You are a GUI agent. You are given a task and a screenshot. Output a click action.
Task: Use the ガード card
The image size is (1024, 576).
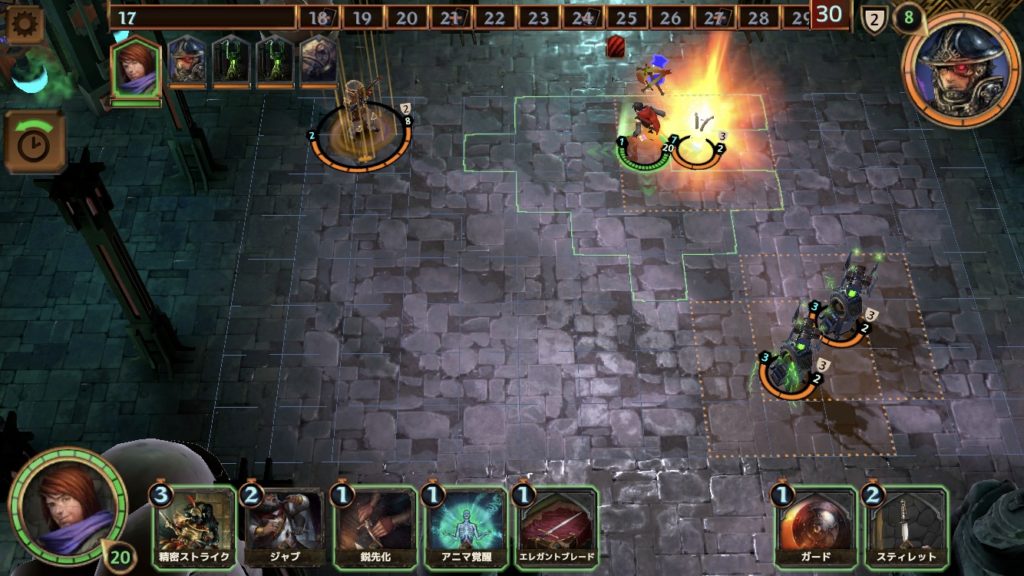click(x=817, y=526)
